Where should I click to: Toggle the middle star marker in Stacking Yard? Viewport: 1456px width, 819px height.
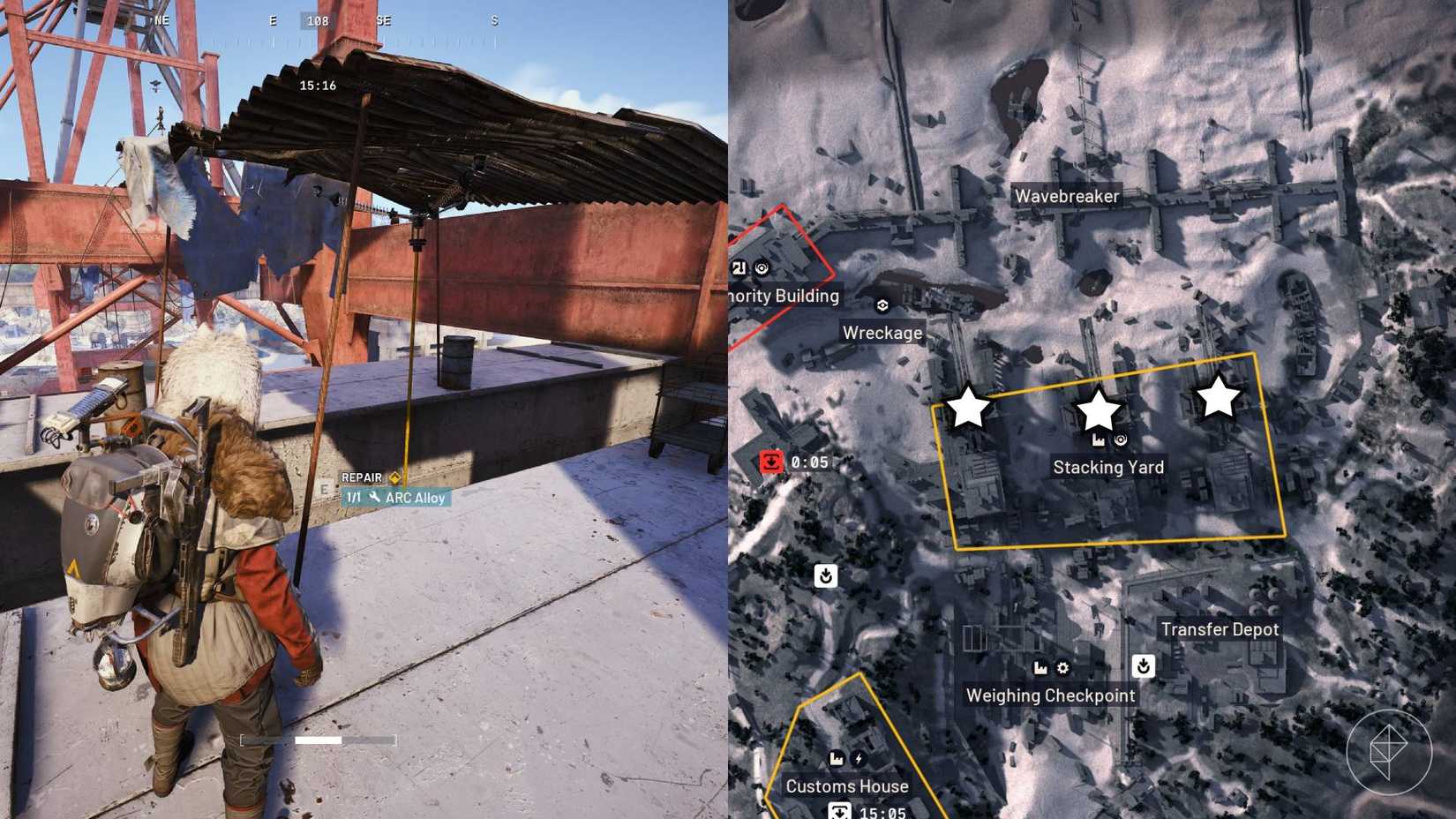click(x=1097, y=408)
